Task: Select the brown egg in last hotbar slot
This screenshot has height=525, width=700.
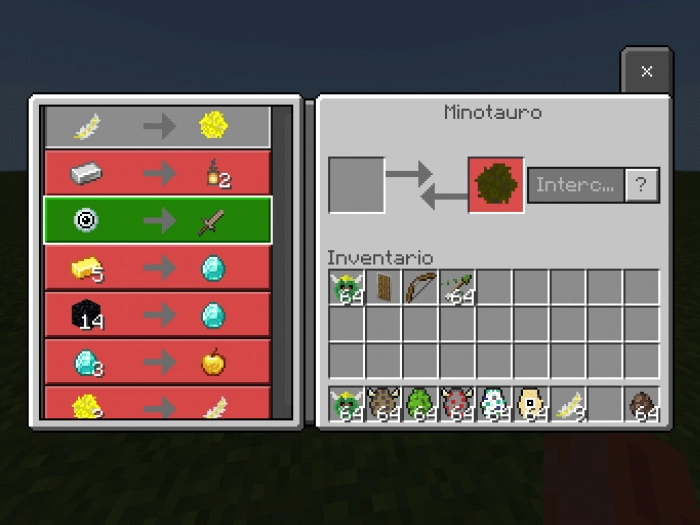Action: point(642,404)
